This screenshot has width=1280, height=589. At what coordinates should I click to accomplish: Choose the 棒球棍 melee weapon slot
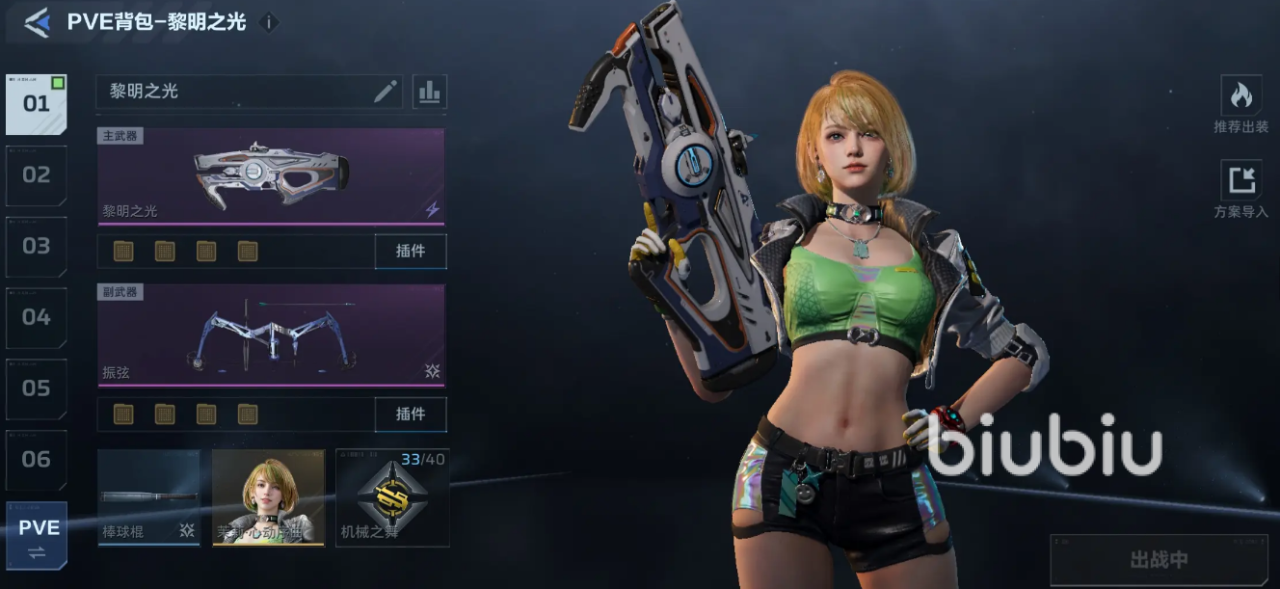149,497
